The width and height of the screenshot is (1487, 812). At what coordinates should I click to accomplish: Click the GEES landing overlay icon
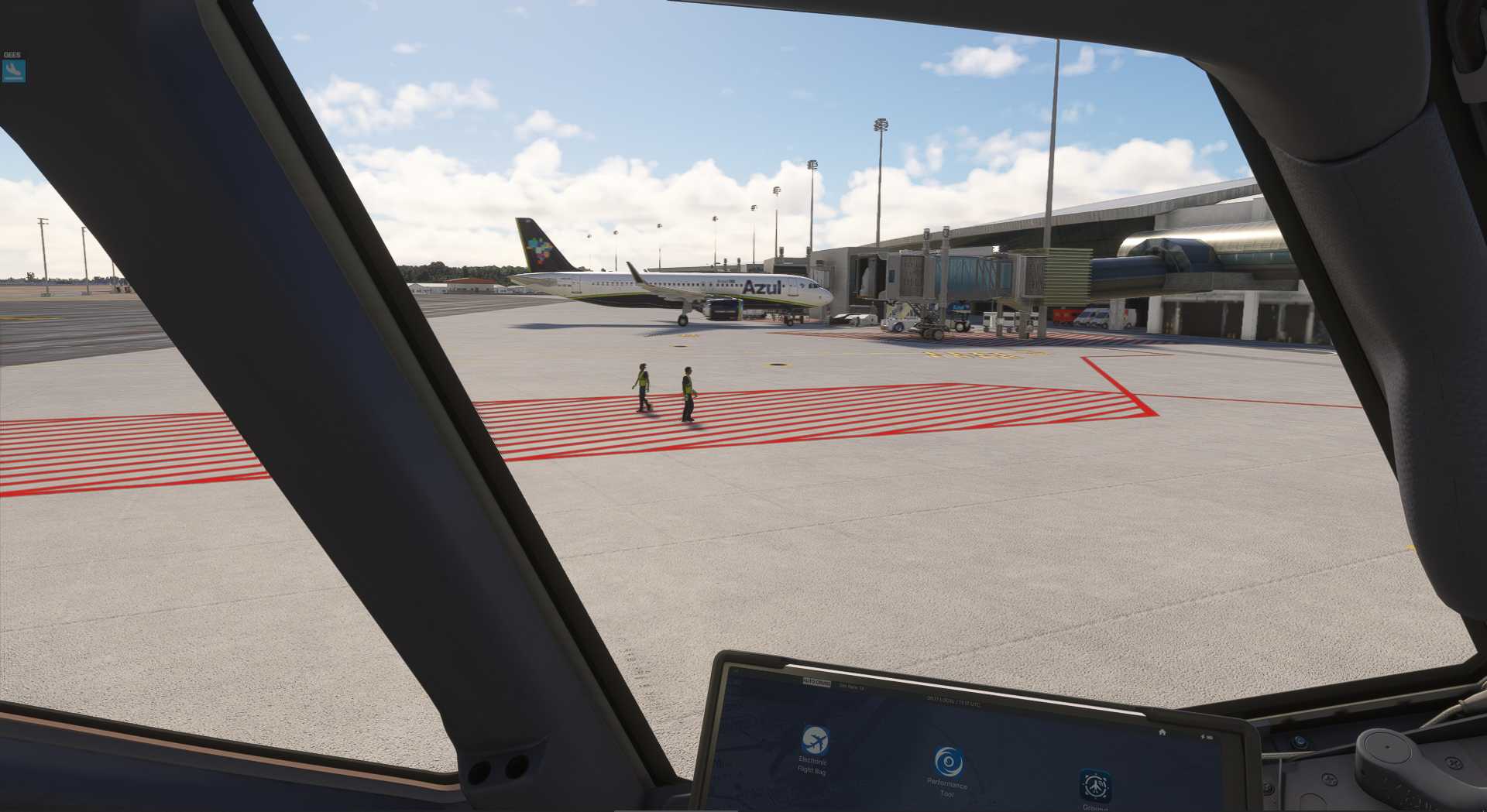point(14,71)
